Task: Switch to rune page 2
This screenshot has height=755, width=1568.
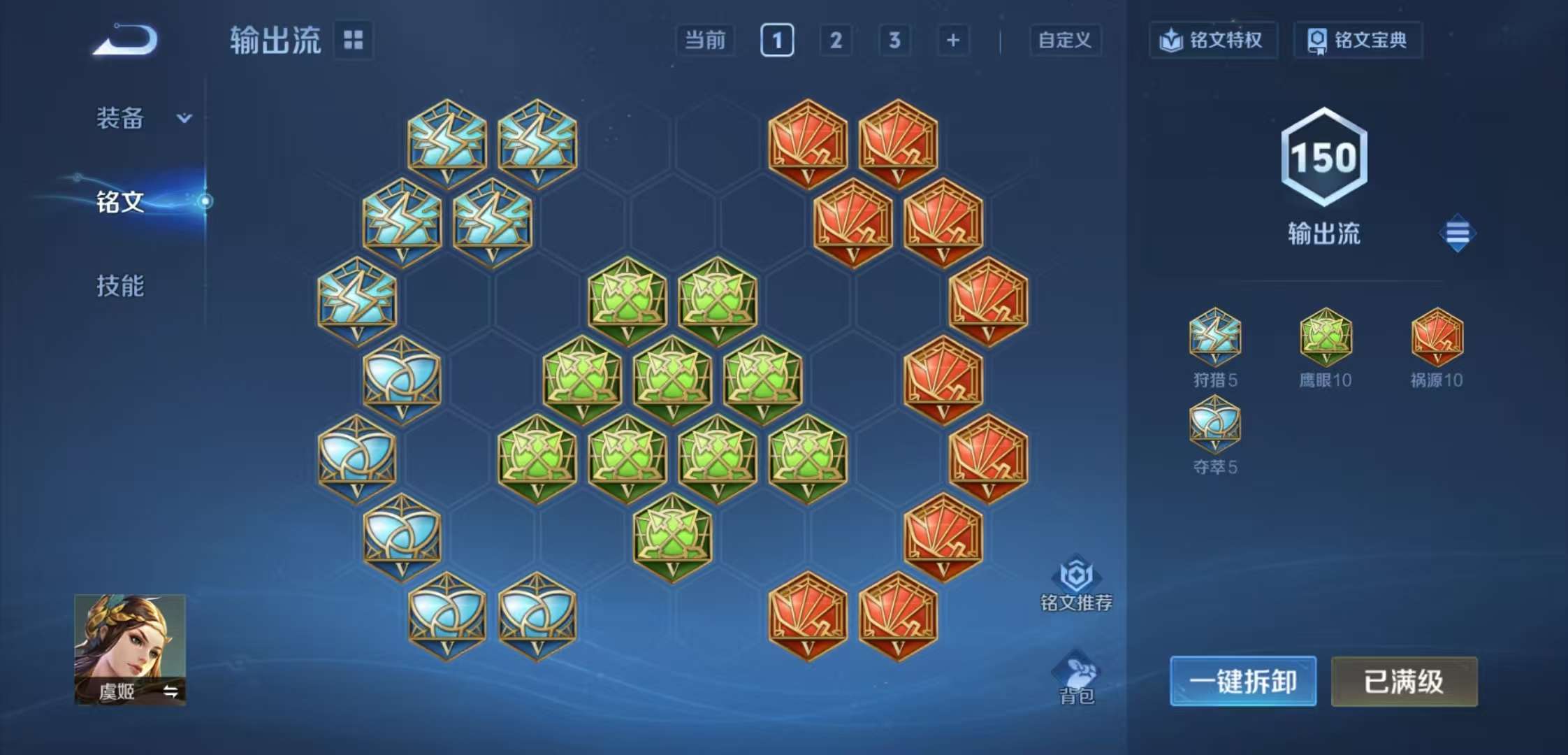Action: [x=836, y=41]
